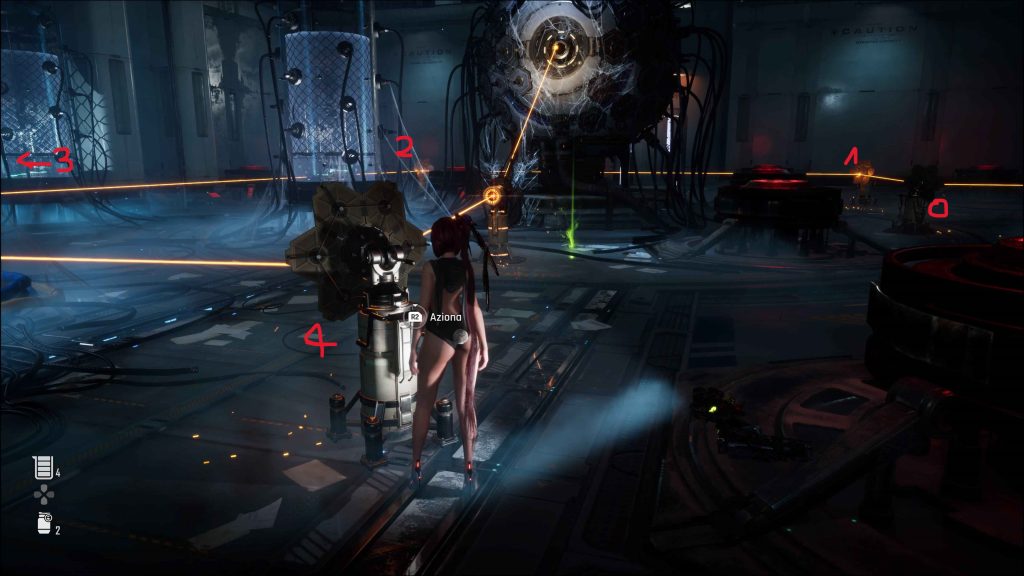
Task: Select the canister consumable item icon
Action: point(41,522)
